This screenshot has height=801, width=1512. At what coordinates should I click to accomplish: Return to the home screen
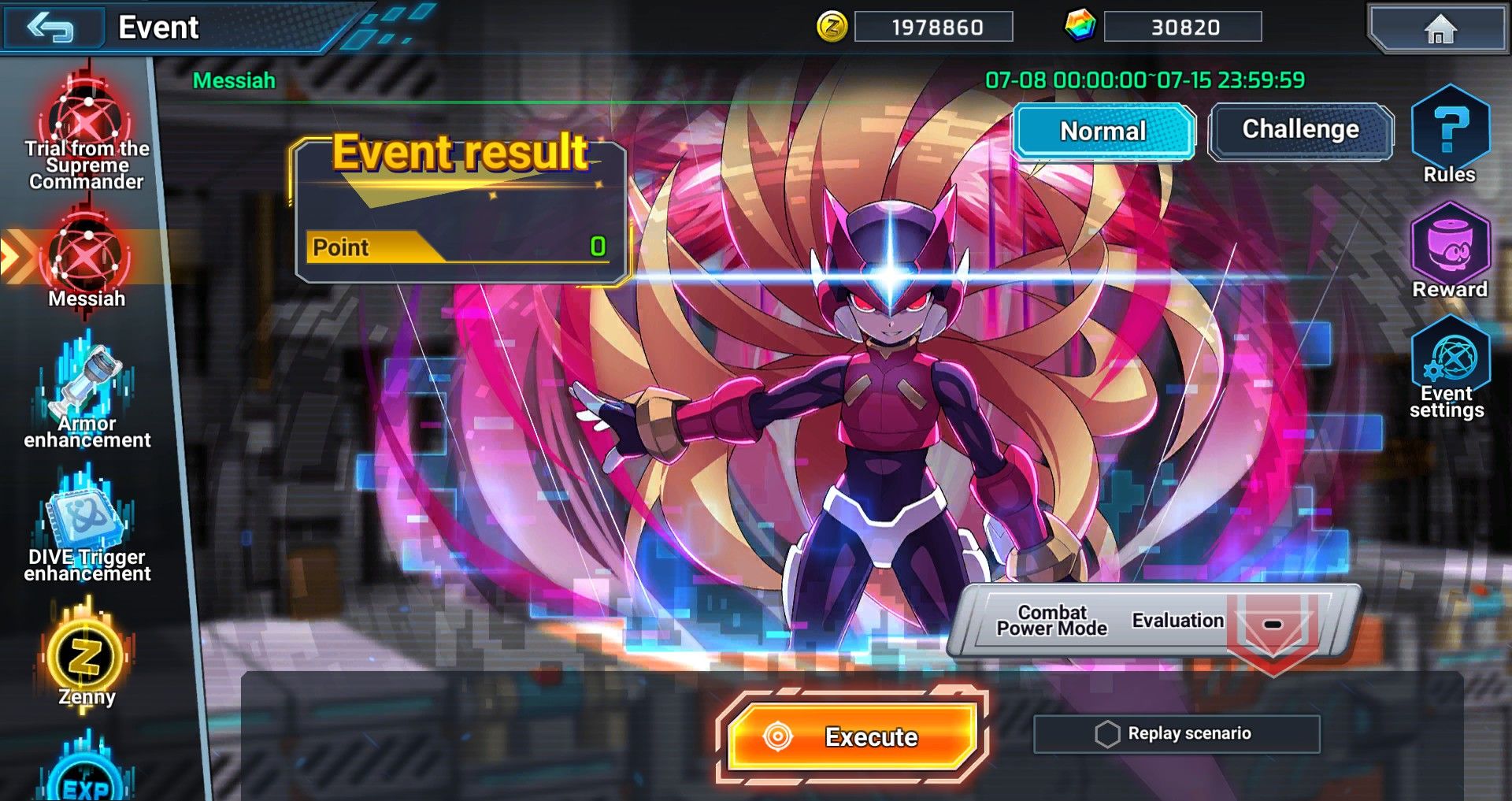click(x=1440, y=29)
